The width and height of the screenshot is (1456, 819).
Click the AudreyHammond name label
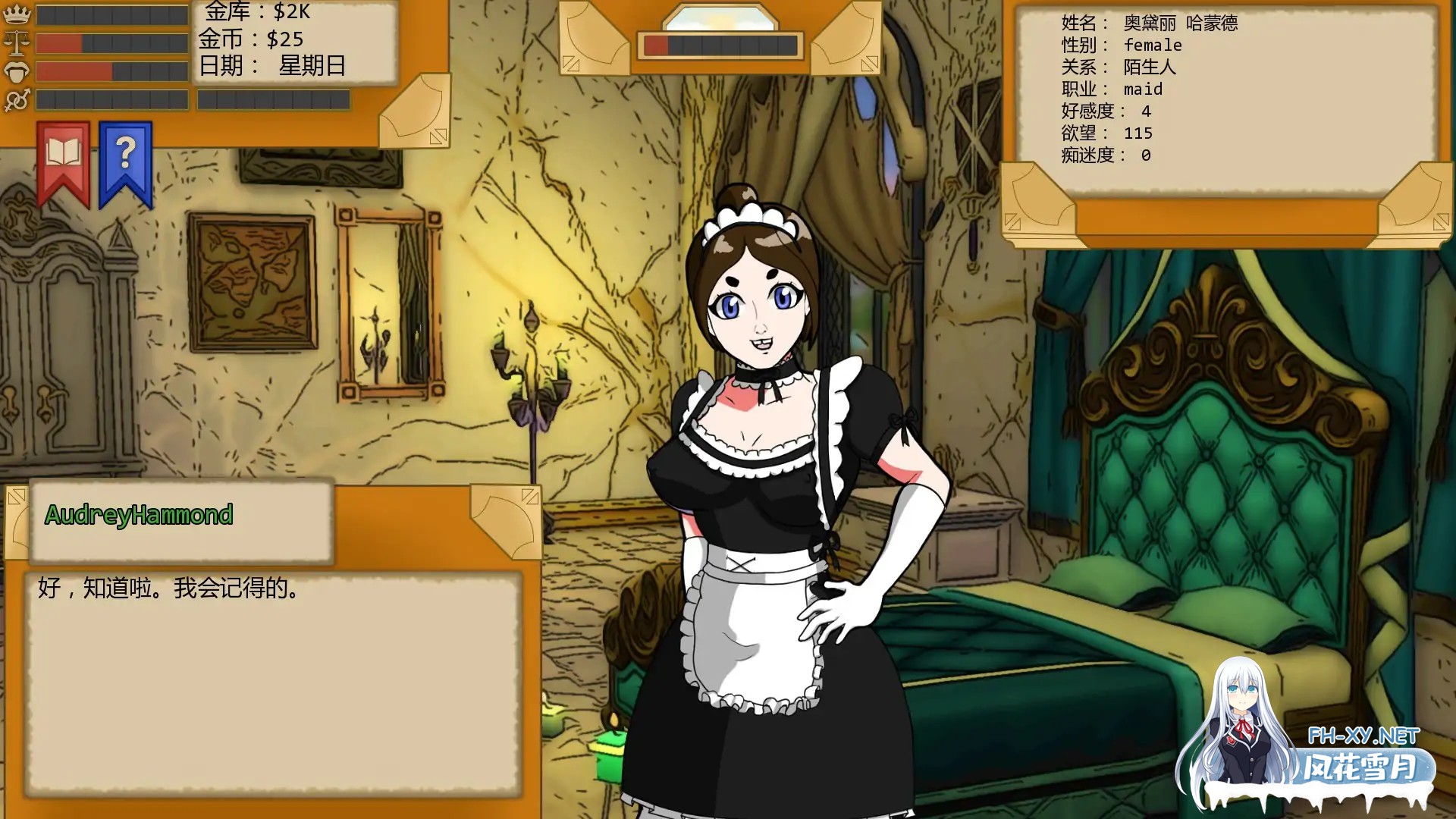point(139,515)
